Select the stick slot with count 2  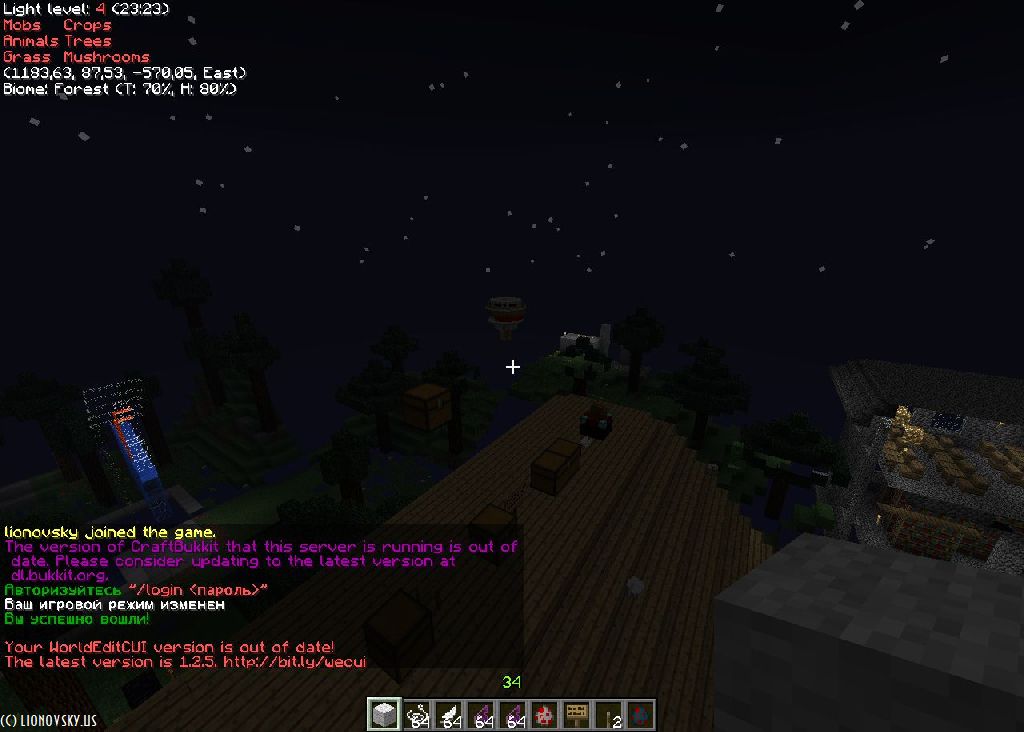[608, 714]
